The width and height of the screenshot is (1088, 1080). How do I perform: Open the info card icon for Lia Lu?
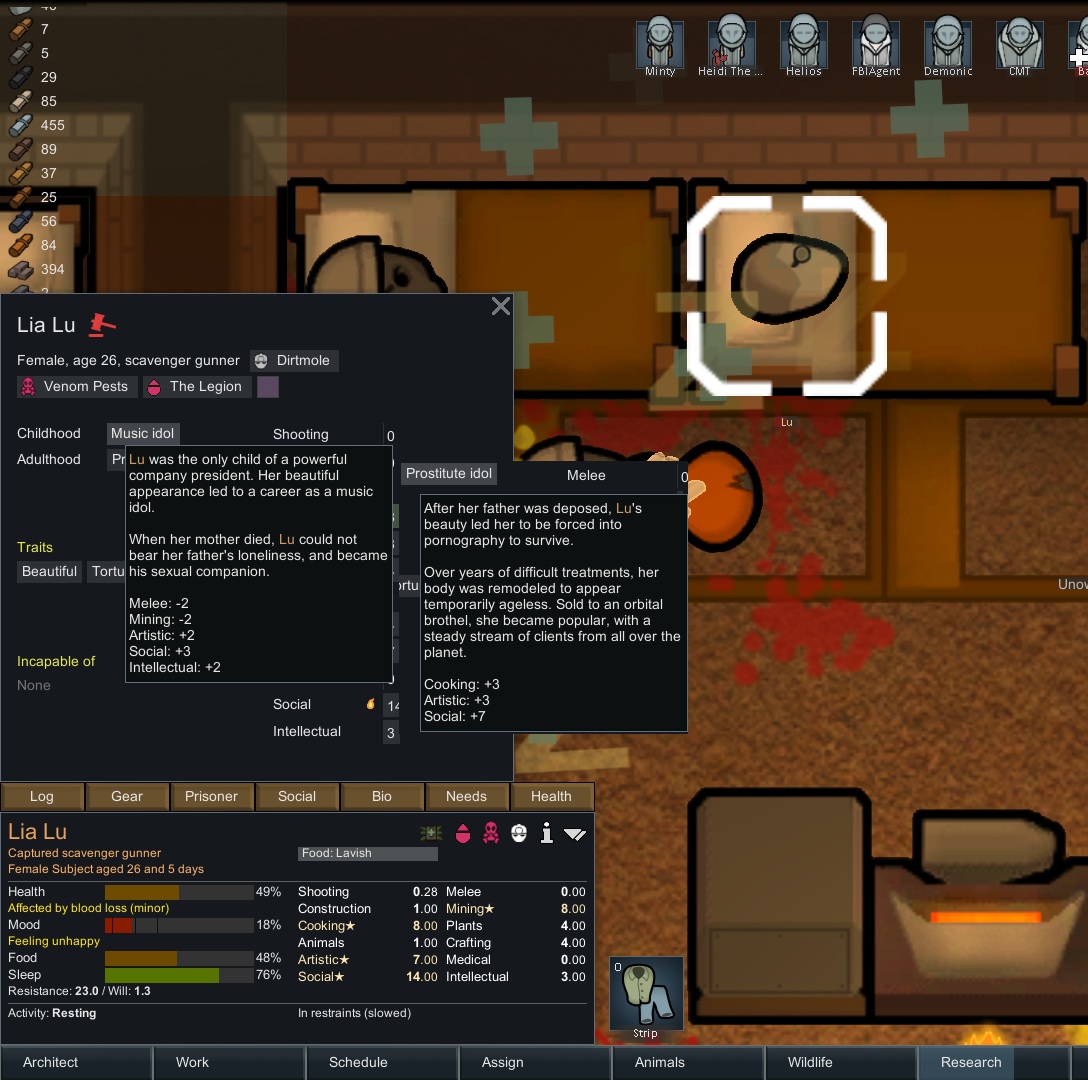point(547,833)
